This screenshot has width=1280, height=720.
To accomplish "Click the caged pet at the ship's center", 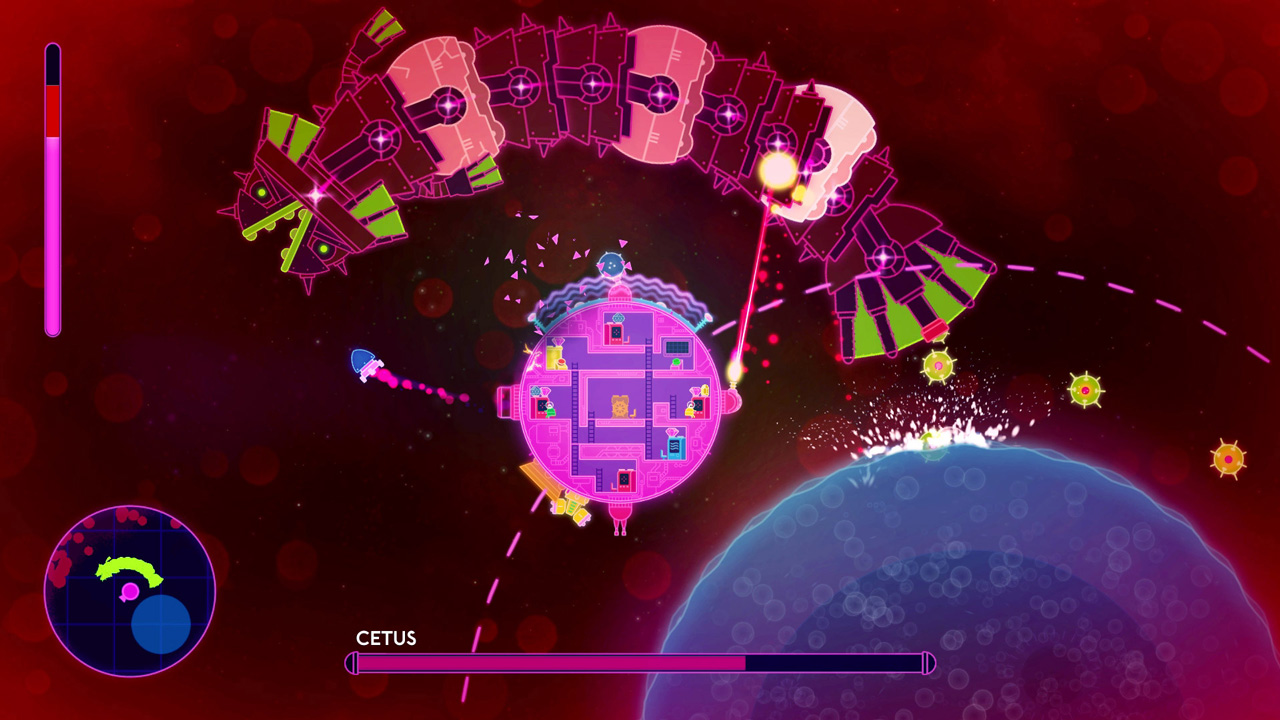I will tap(621, 405).
